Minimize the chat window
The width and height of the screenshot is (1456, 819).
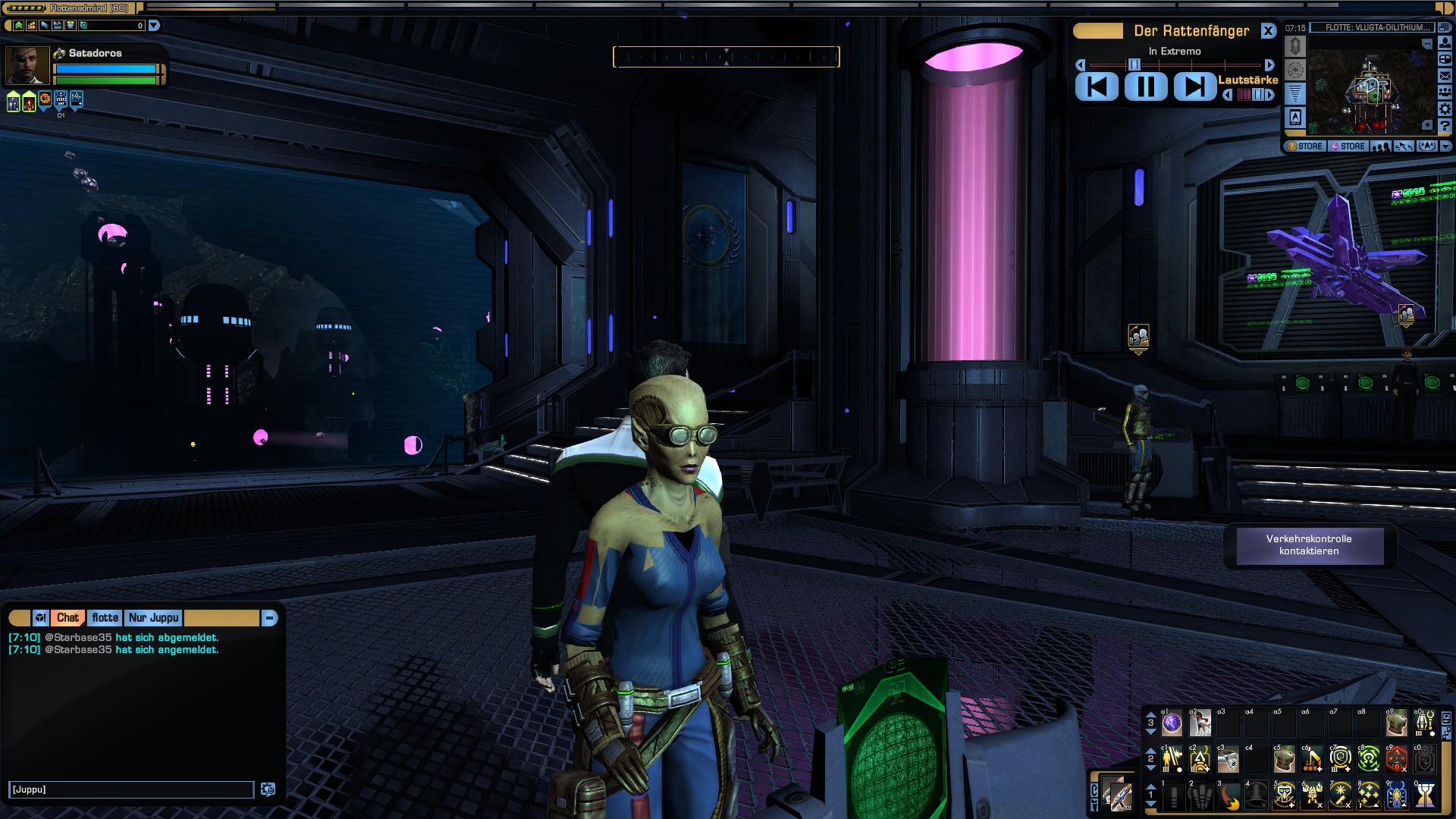pyautogui.click(x=269, y=618)
